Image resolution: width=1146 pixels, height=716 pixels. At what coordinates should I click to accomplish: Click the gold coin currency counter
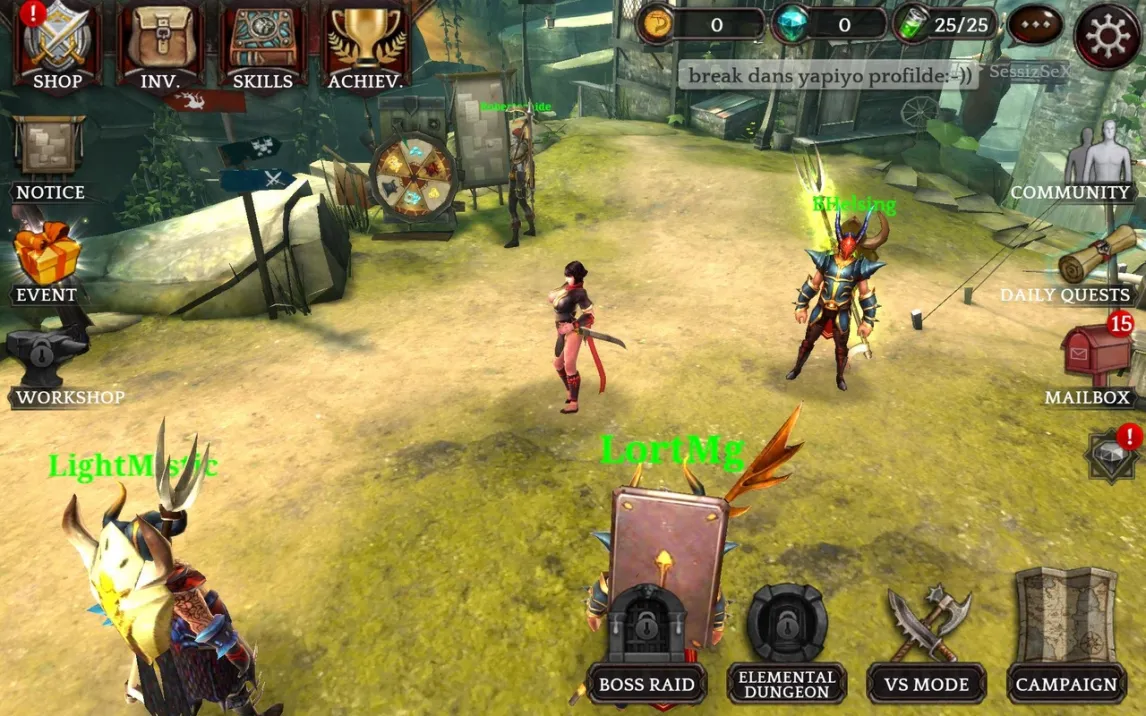click(700, 25)
